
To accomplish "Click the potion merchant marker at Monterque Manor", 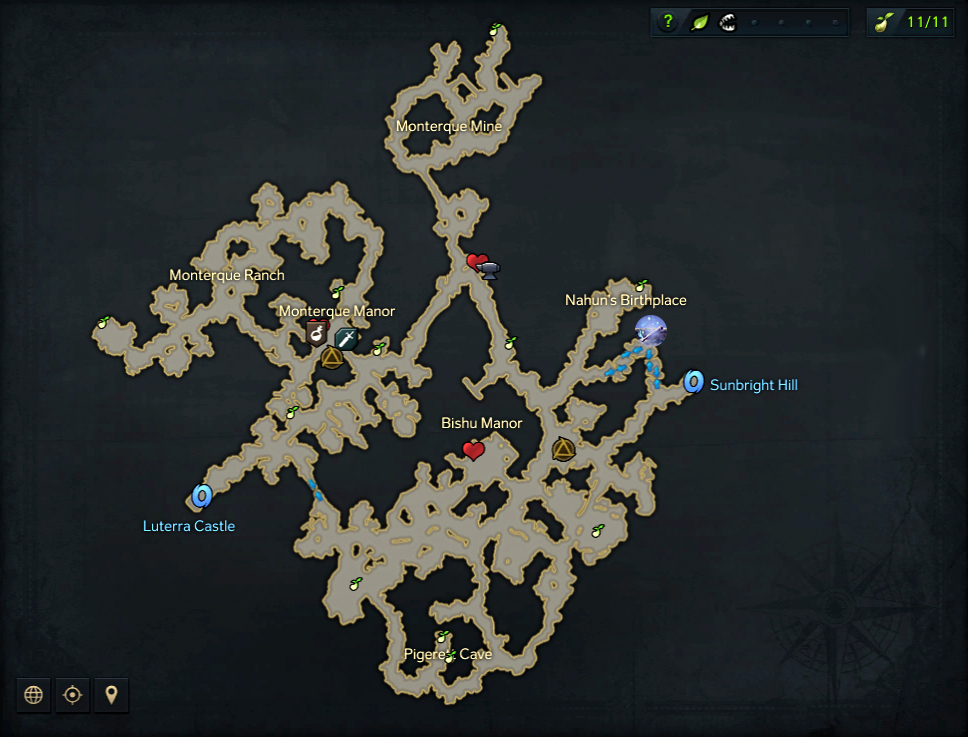I will 316,330.
